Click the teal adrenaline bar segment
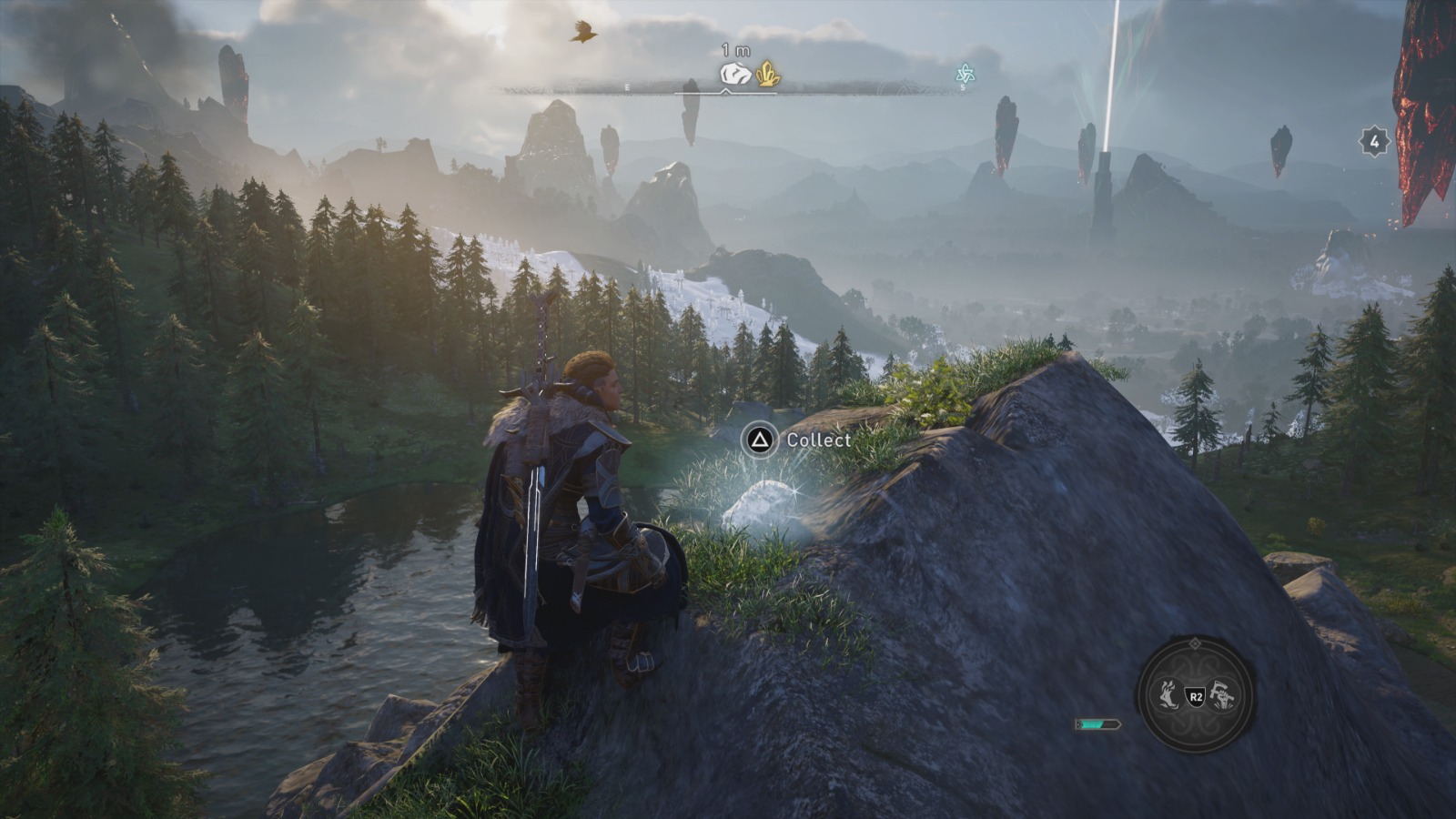This screenshot has height=819, width=1456. 1092,723
